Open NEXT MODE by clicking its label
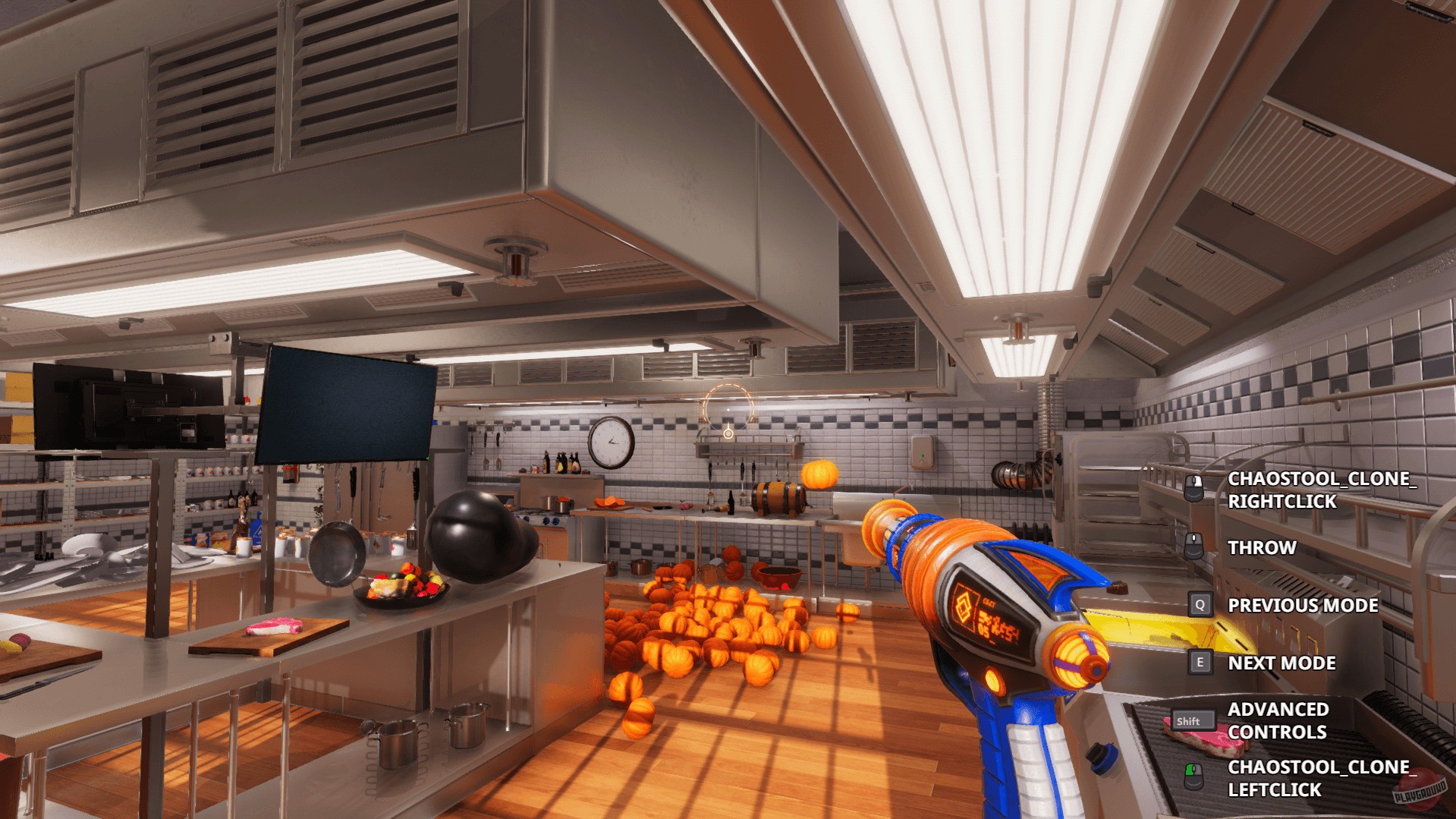The height and width of the screenshot is (819, 1456). pos(1281,663)
